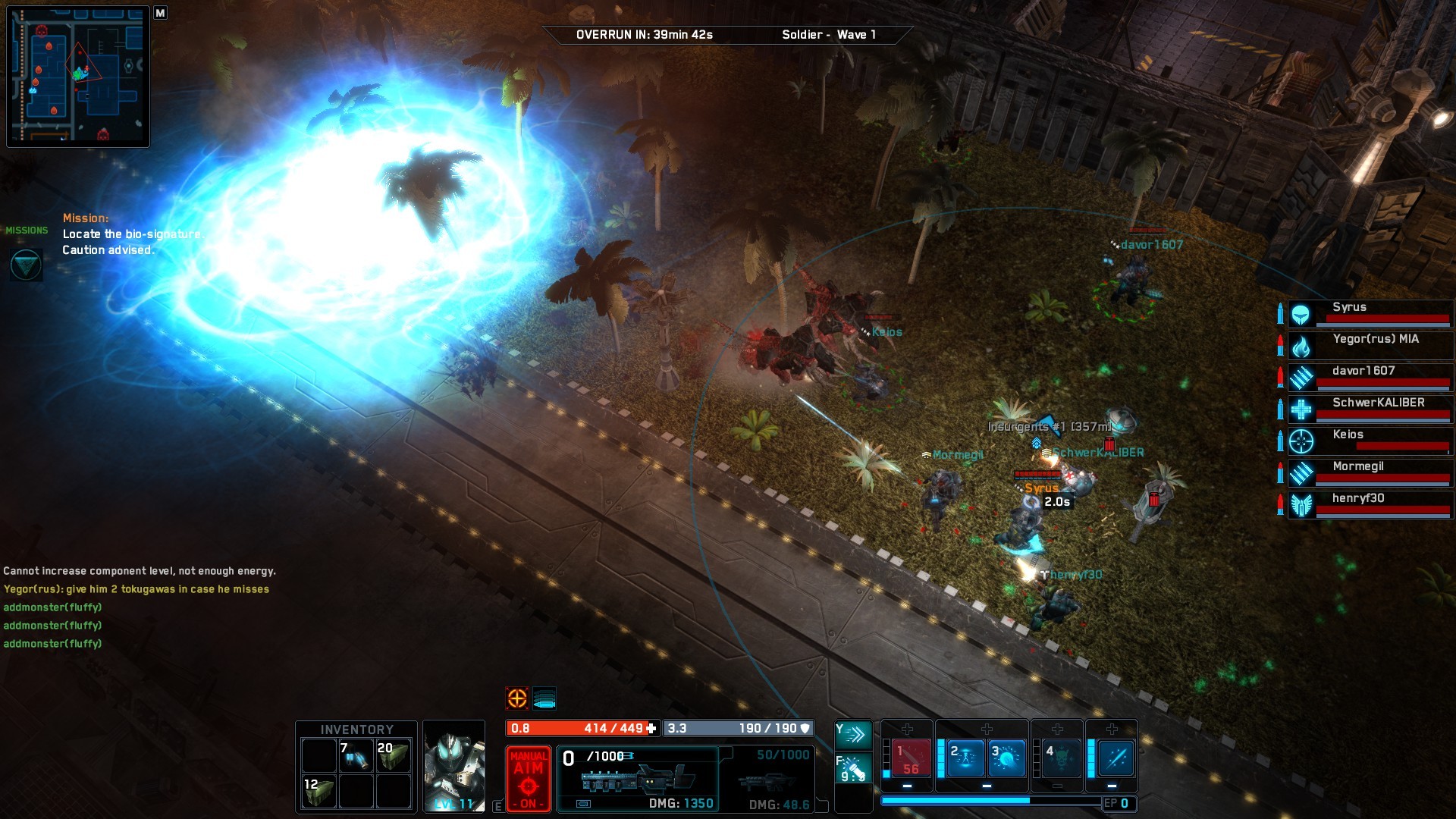
Task: Select henryf30 in the squad list
Action: [1371, 504]
